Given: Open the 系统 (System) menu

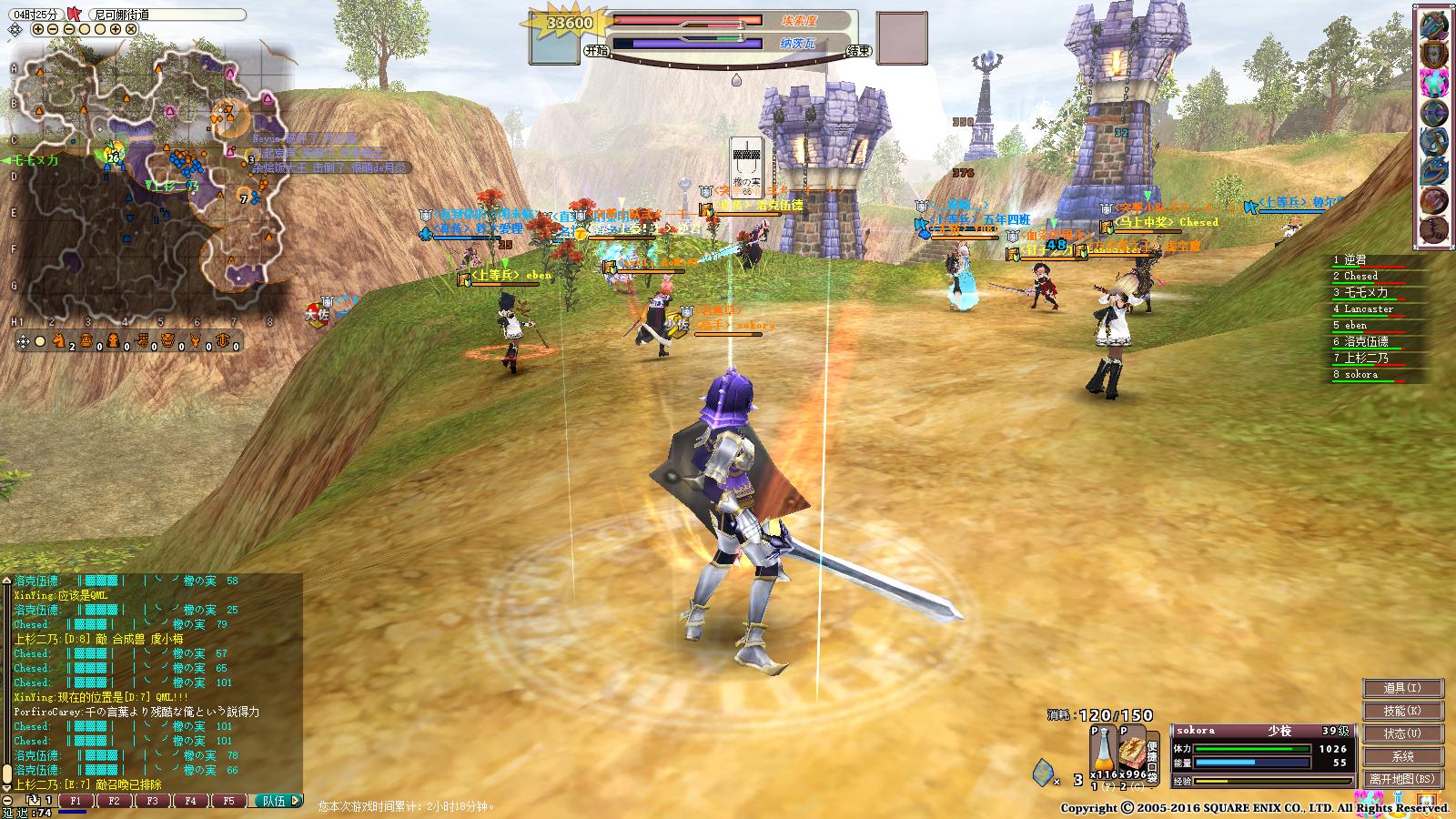Looking at the screenshot, I should click(x=1402, y=756).
